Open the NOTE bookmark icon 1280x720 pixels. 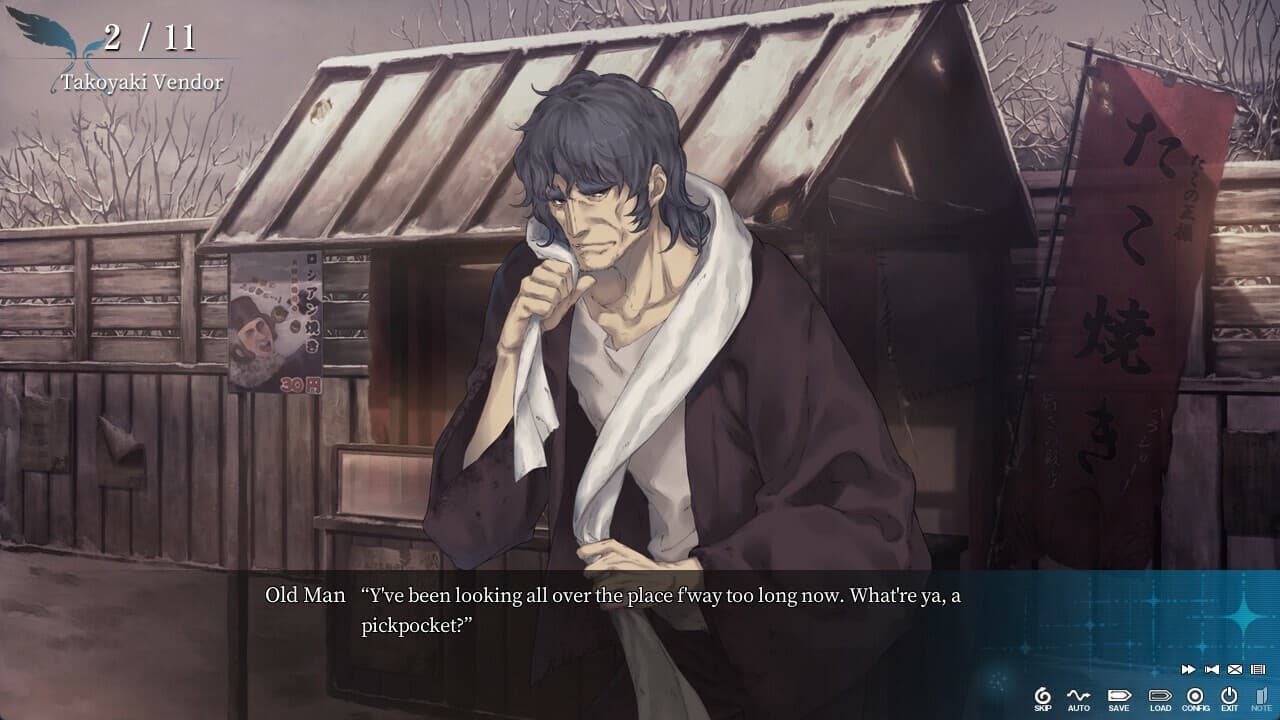(x=1260, y=694)
